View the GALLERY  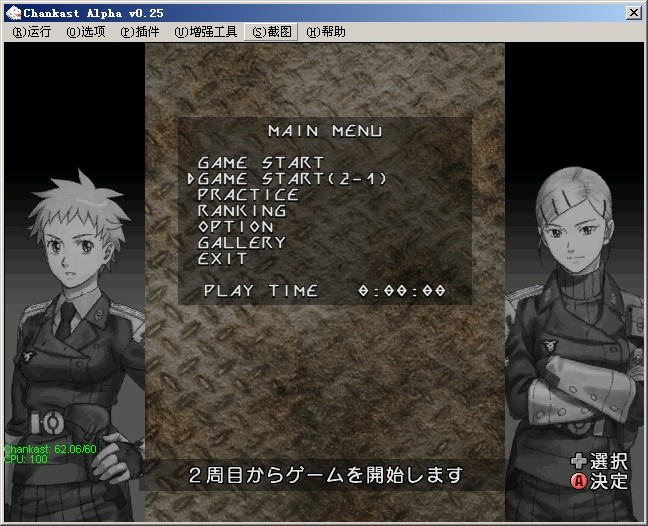click(x=242, y=242)
